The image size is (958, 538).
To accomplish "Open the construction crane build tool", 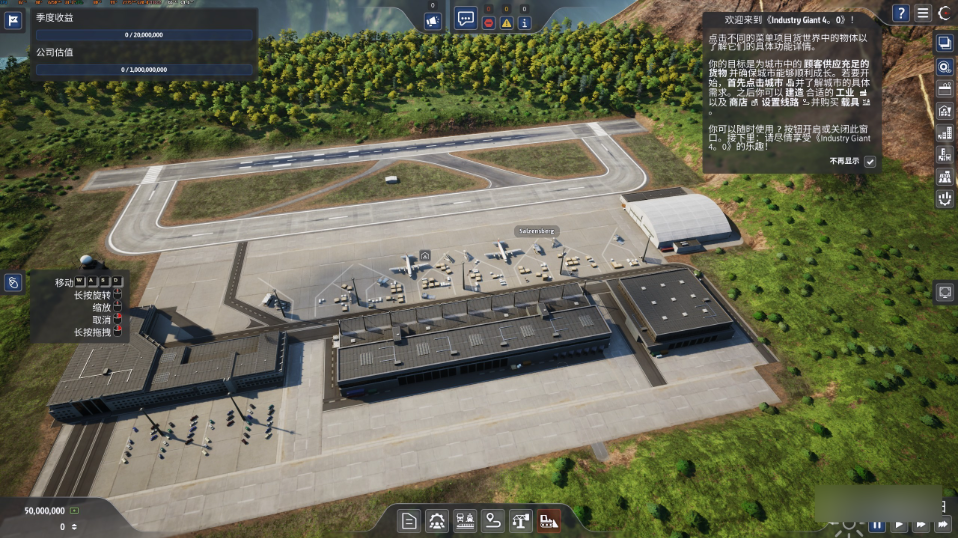I will tap(521, 520).
